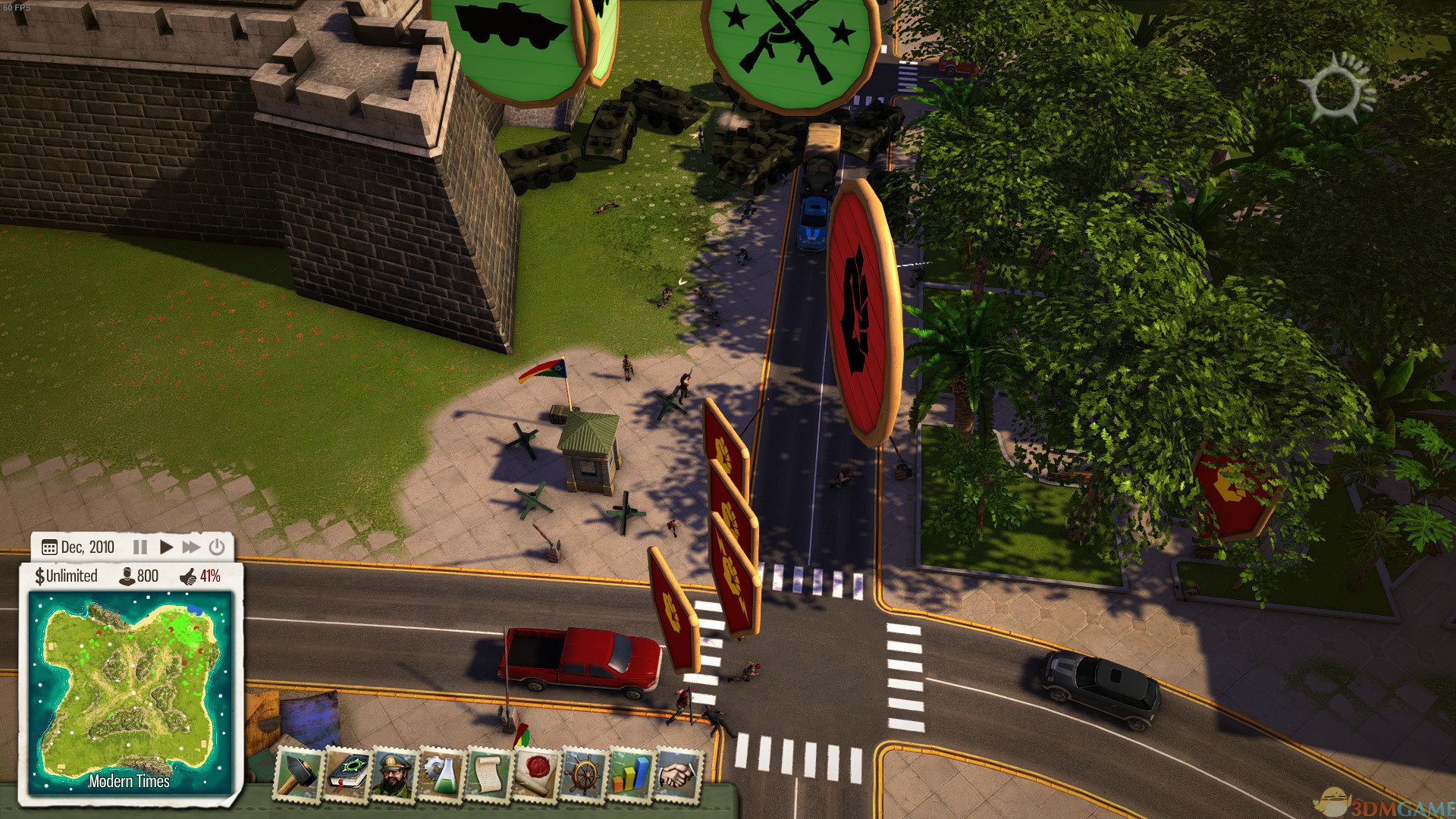Pause the game time
This screenshot has width=1456, height=819.
tap(140, 547)
